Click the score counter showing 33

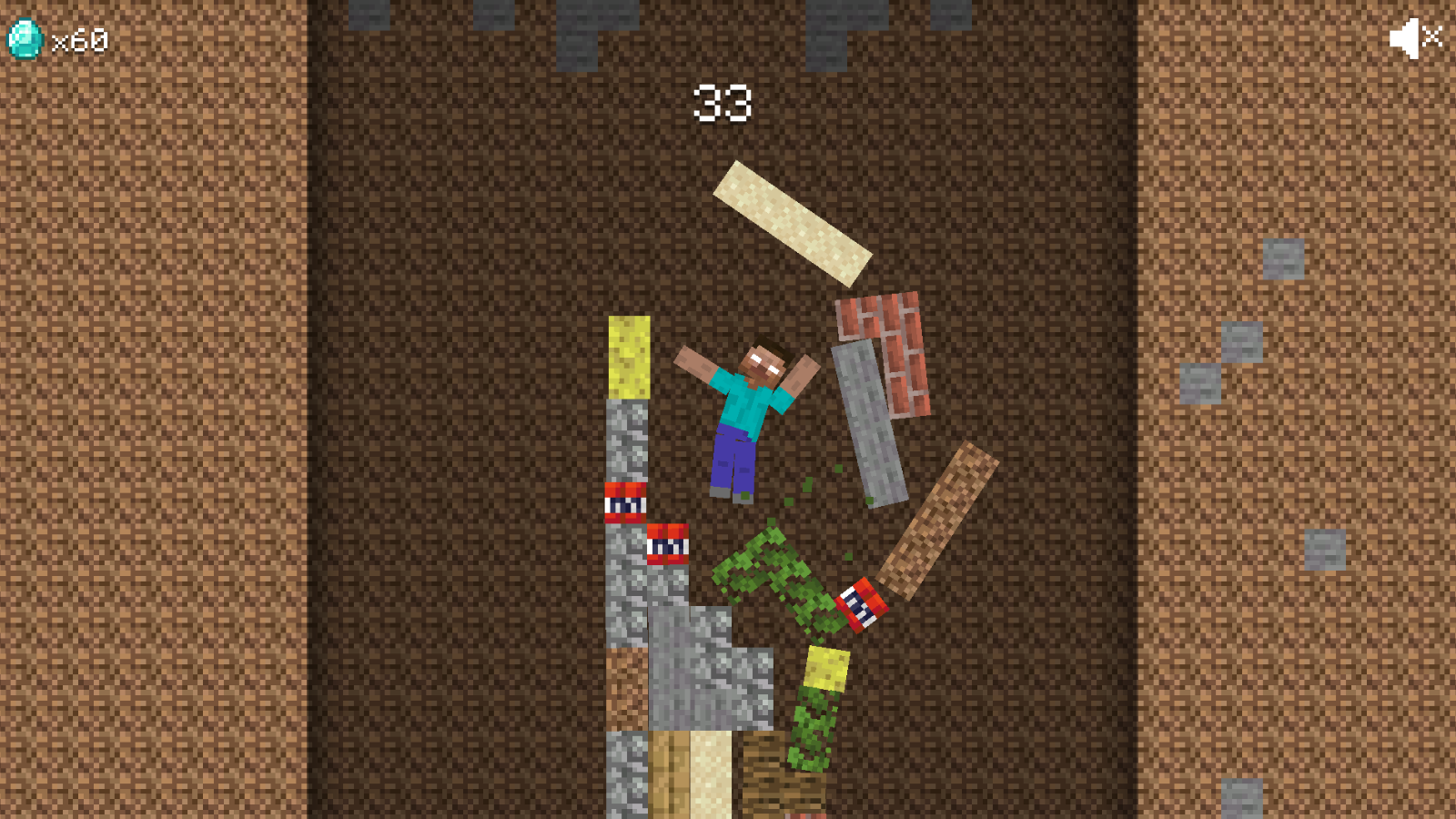[723, 102]
